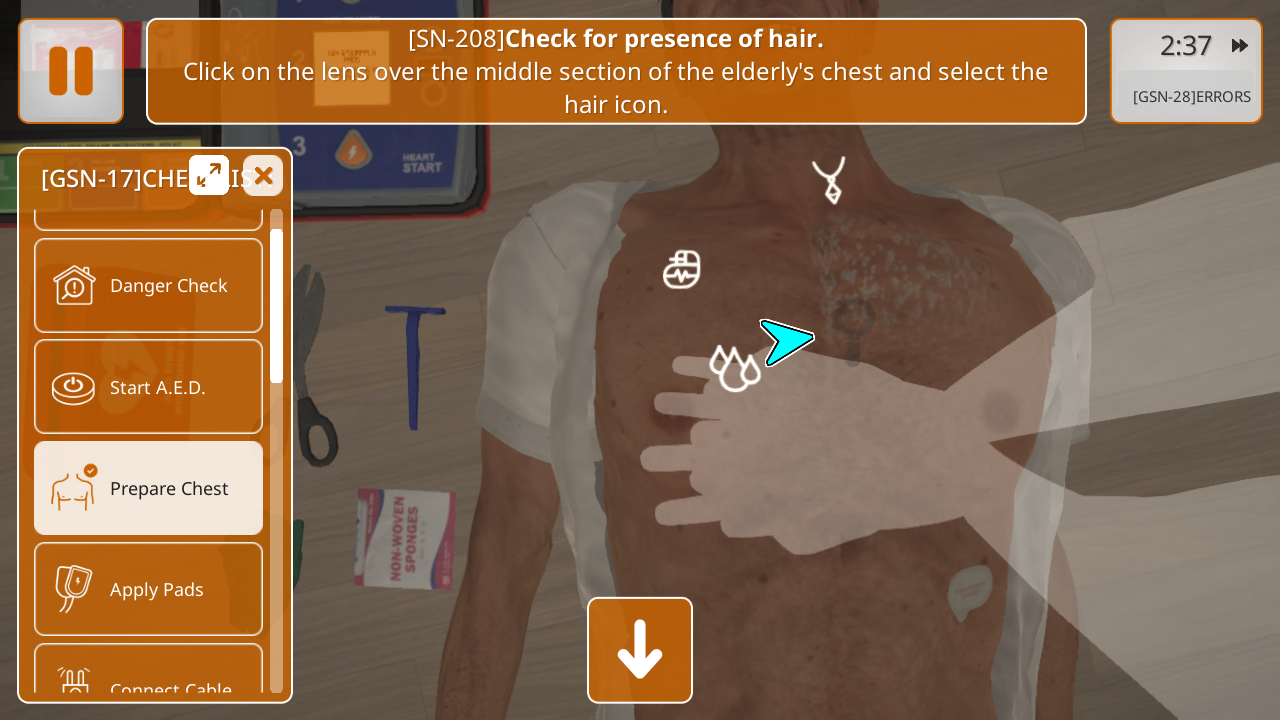Screen dimensions: 1280x720
Task: Close the checklist panel
Action: point(263,175)
